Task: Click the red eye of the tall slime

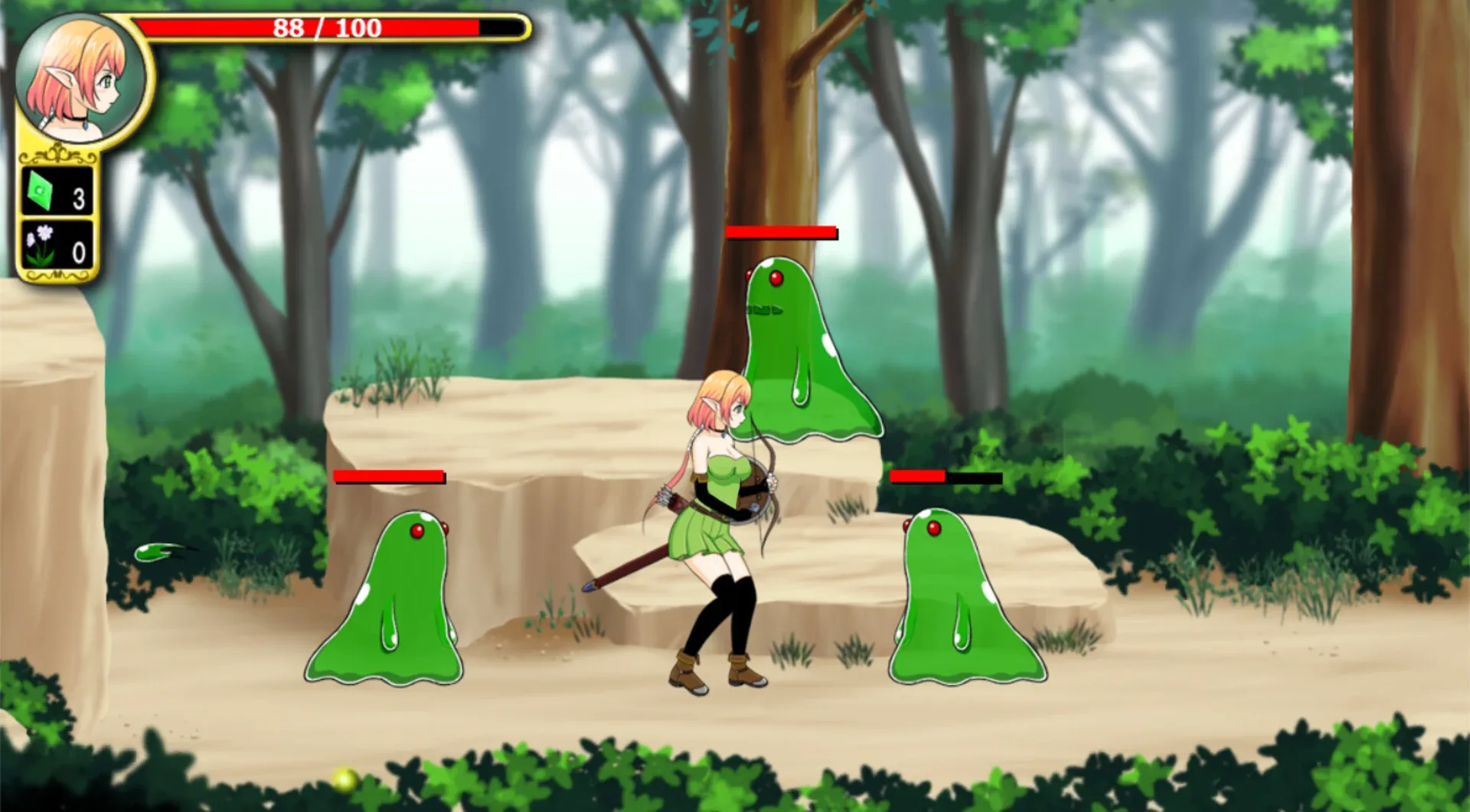Action: coord(776,279)
